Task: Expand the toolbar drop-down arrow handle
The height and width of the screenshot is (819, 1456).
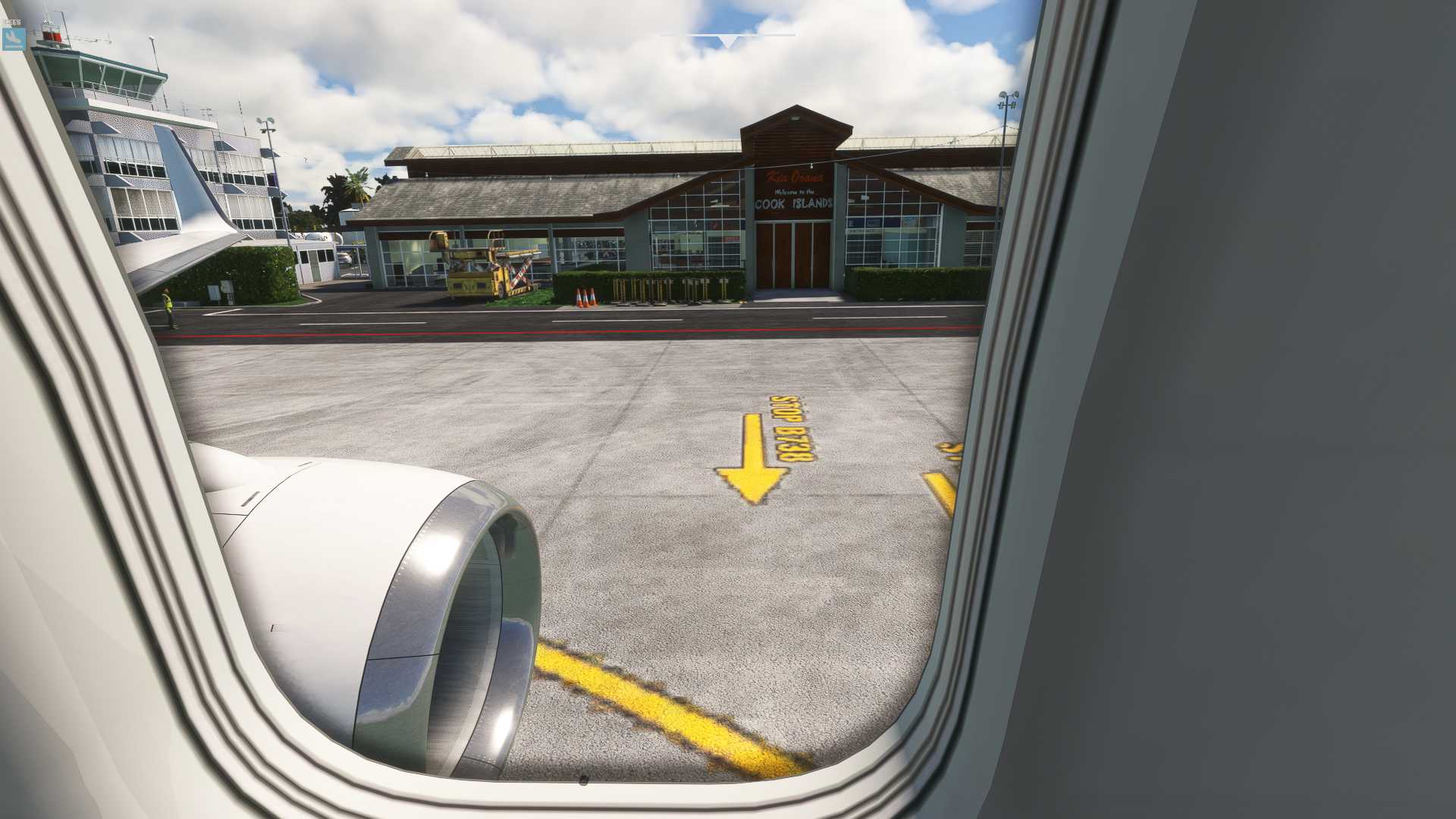Action: pyautogui.click(x=727, y=41)
